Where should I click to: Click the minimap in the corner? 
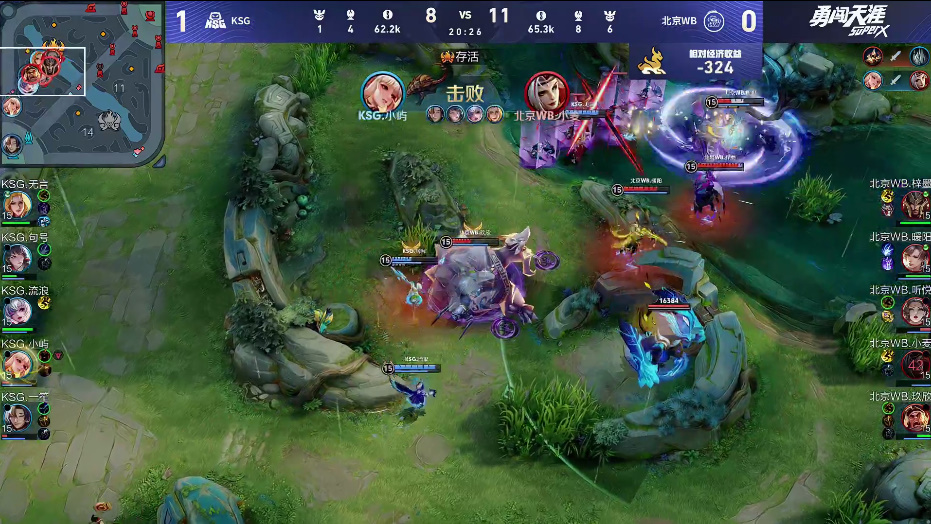[x=82, y=82]
